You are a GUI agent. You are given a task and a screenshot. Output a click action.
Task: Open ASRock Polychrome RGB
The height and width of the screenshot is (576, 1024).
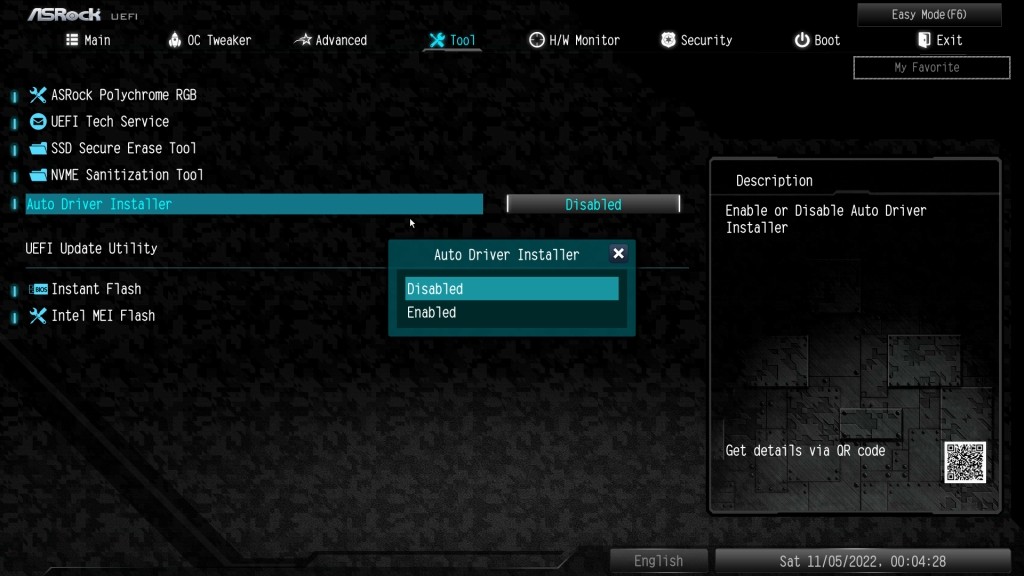(123, 95)
